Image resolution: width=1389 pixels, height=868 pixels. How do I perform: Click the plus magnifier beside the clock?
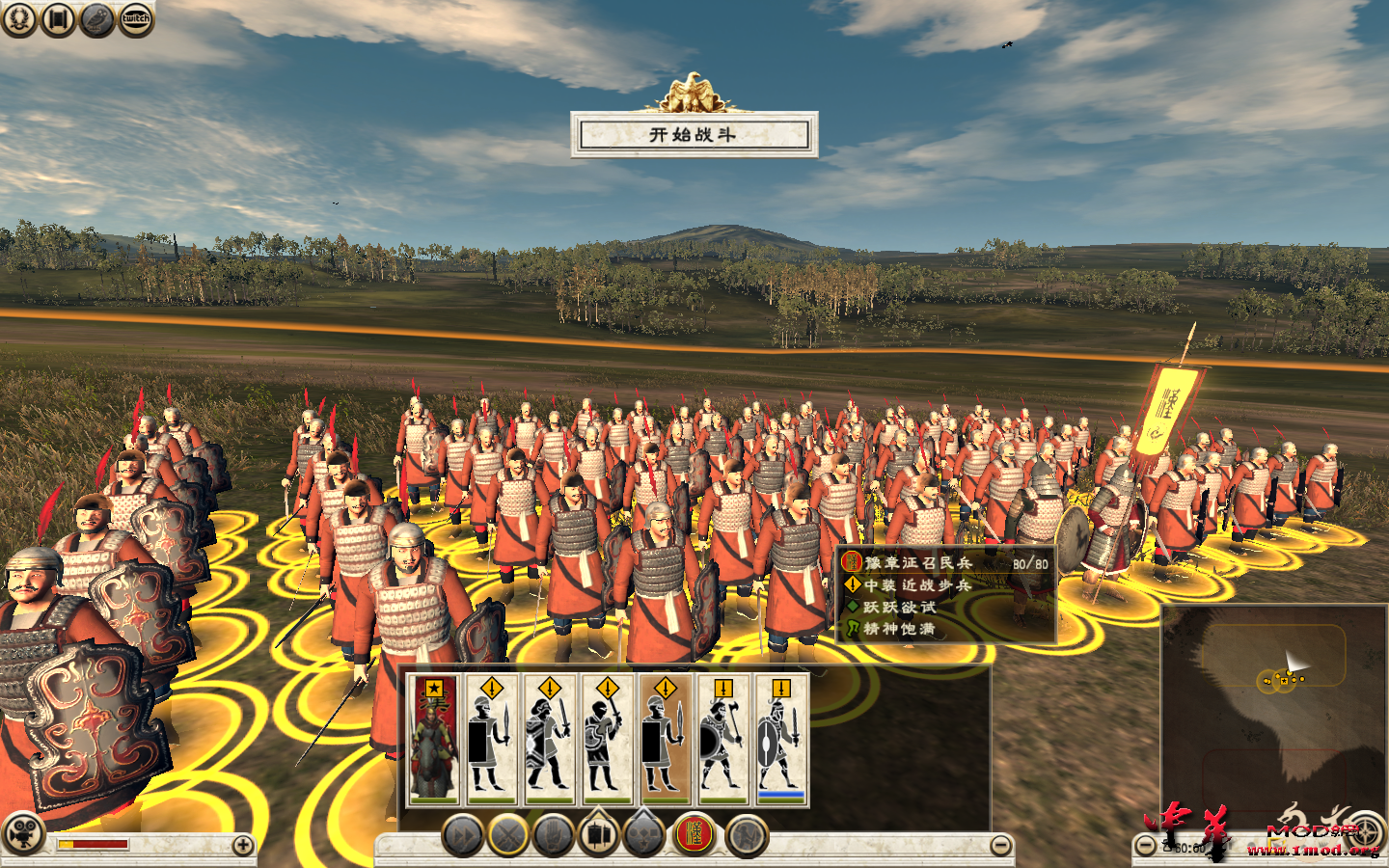tap(1143, 846)
